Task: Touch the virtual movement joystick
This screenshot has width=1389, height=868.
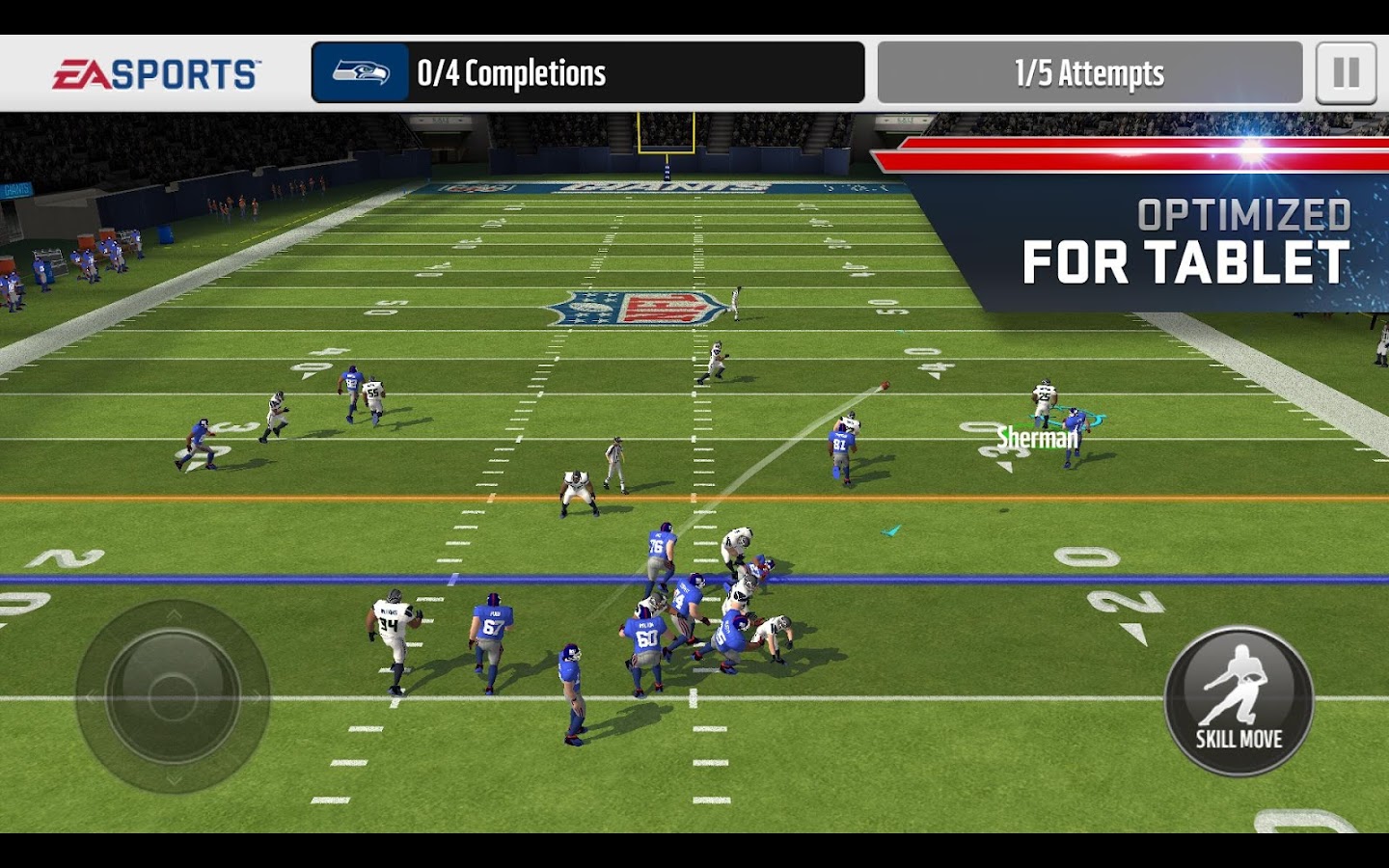Action: [x=173, y=696]
